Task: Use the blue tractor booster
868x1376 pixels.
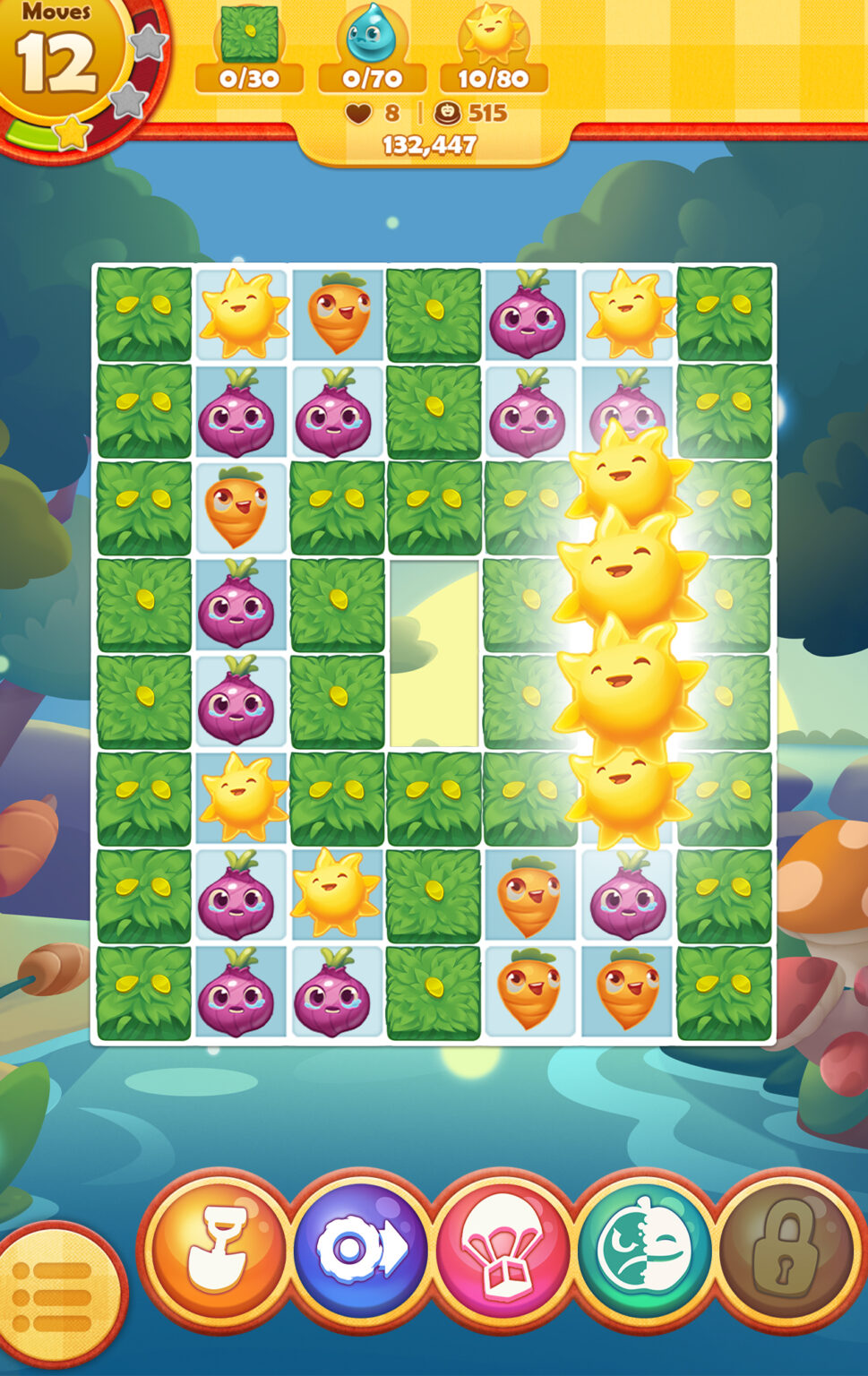Action: [x=361, y=1246]
